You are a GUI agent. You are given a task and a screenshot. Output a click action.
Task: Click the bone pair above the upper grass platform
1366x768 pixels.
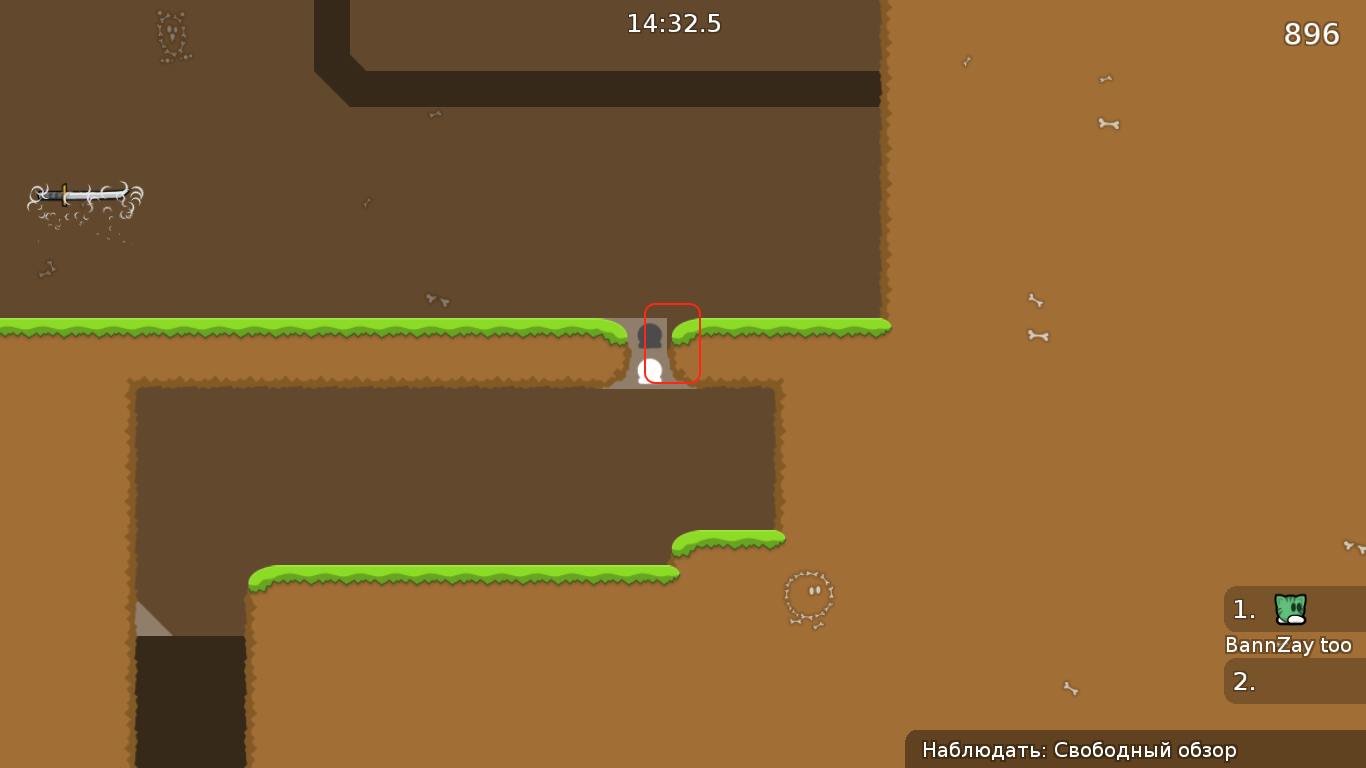point(435,298)
